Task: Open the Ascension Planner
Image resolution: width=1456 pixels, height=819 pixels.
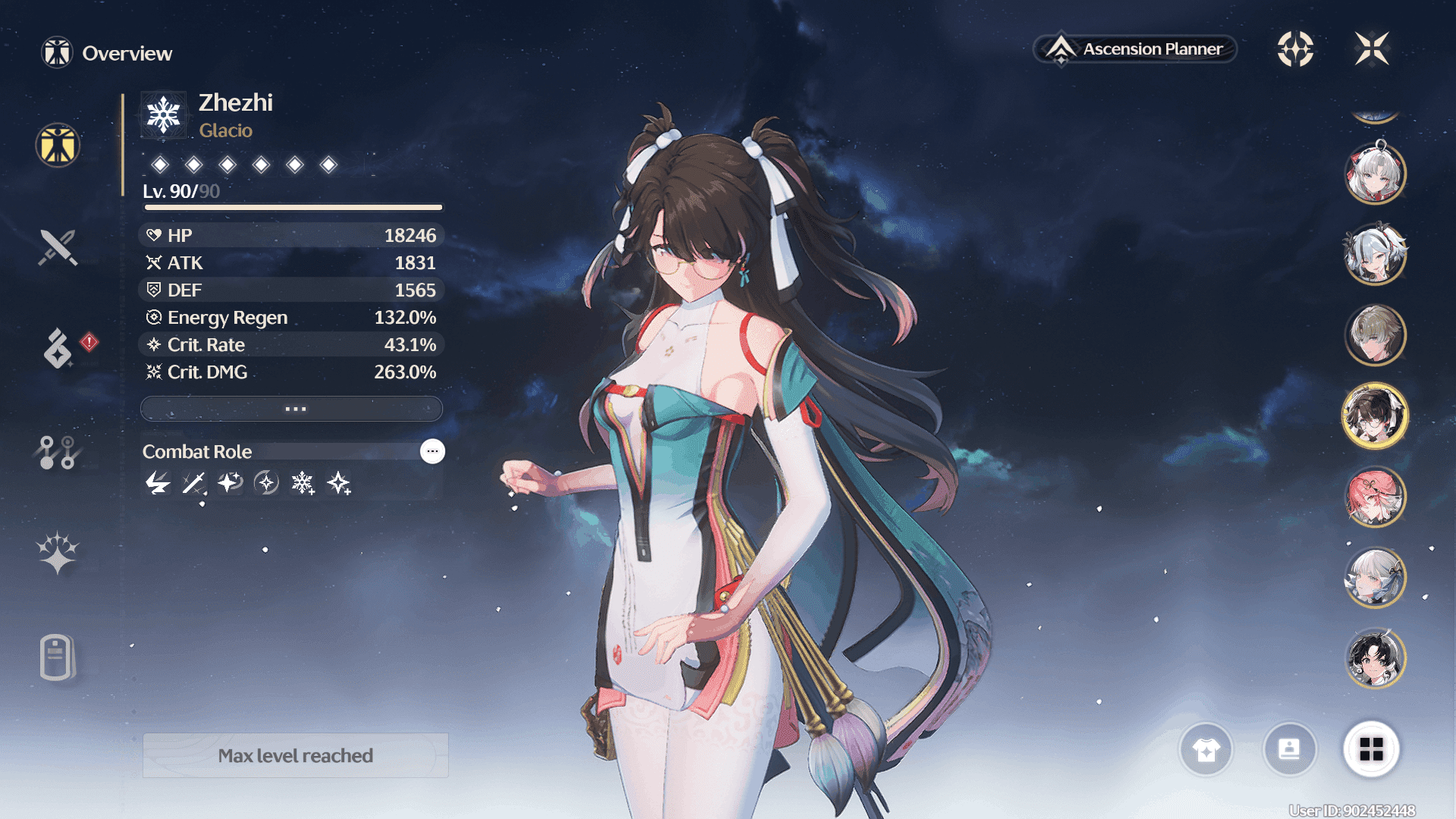Action: click(x=1135, y=49)
